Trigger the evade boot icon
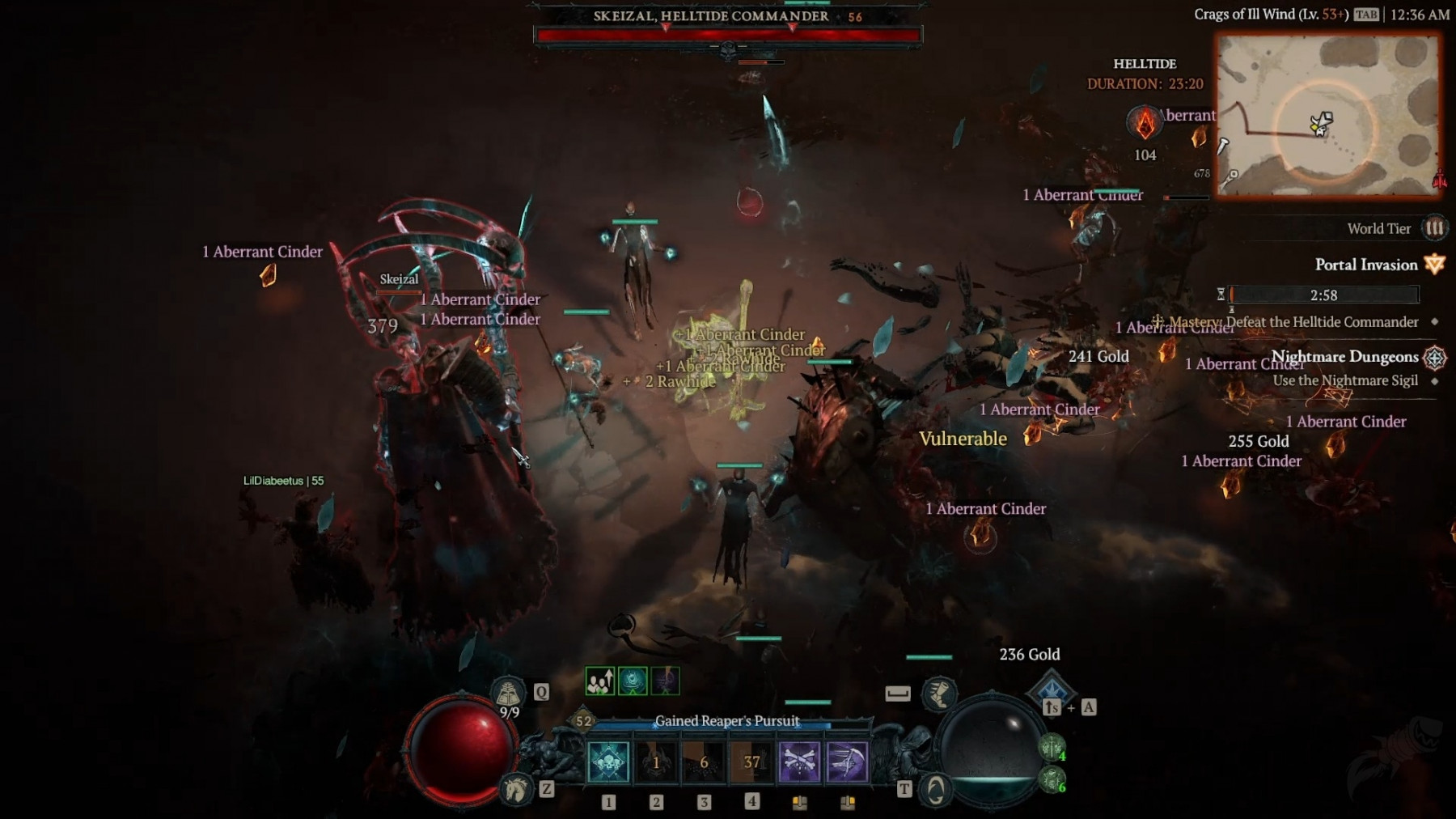The image size is (1456, 819). tap(939, 693)
